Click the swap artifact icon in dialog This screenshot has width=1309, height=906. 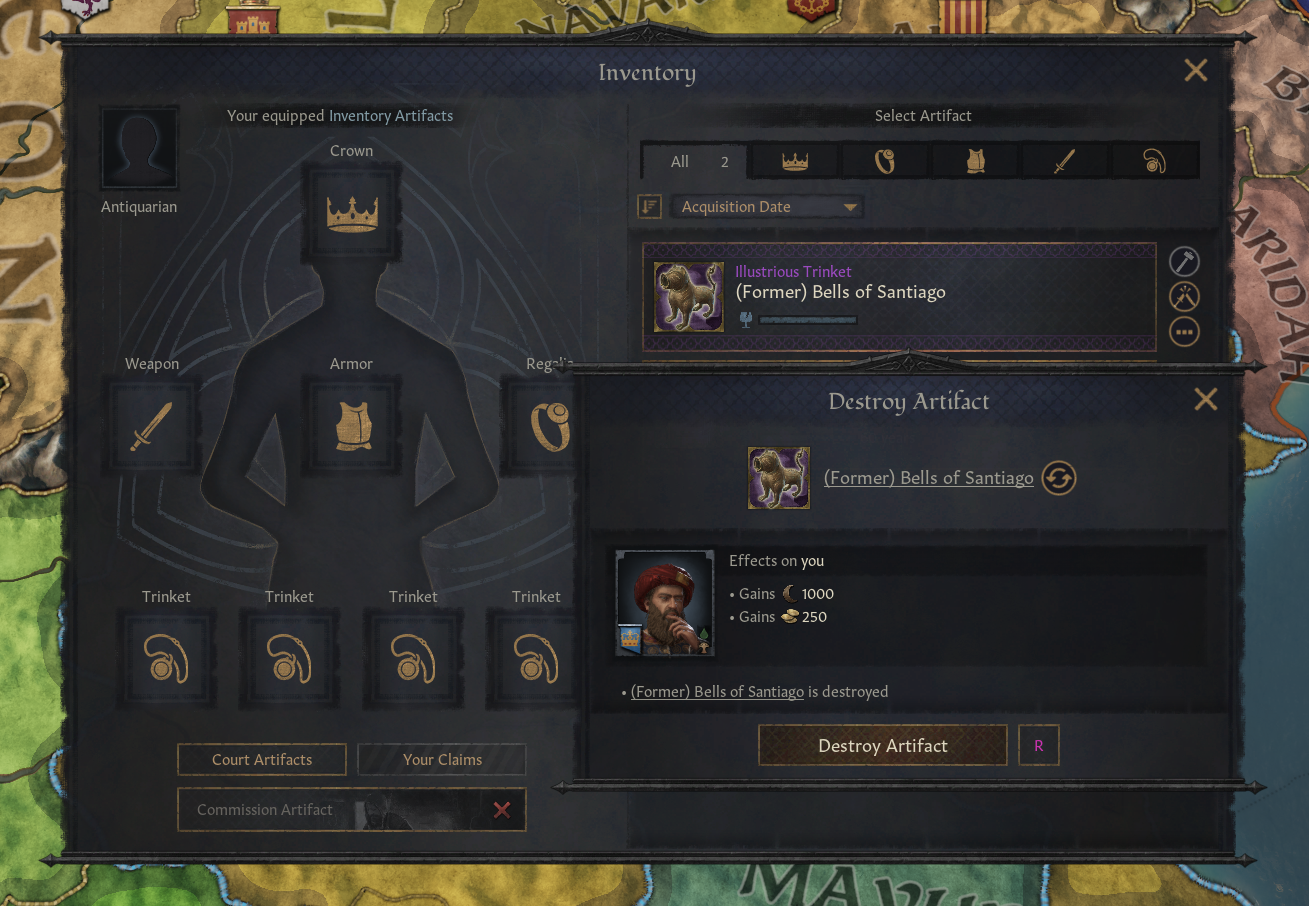pyautogui.click(x=1059, y=478)
